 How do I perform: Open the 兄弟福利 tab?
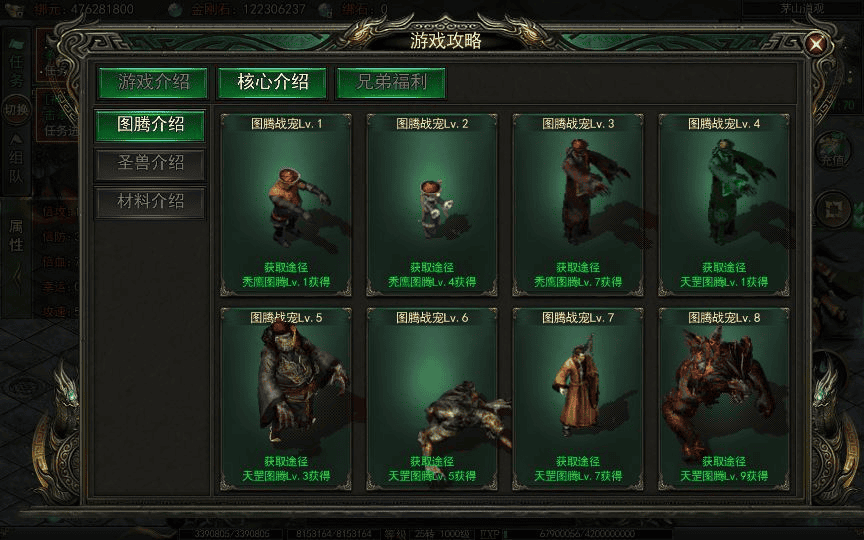[x=391, y=82]
